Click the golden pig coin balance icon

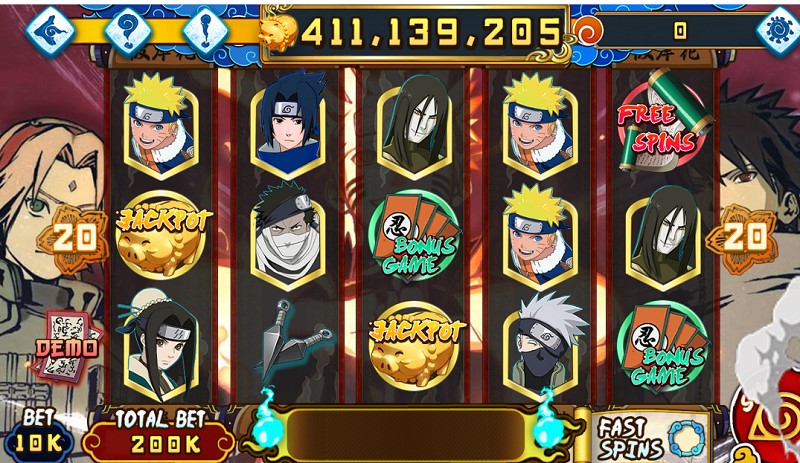click(280, 33)
